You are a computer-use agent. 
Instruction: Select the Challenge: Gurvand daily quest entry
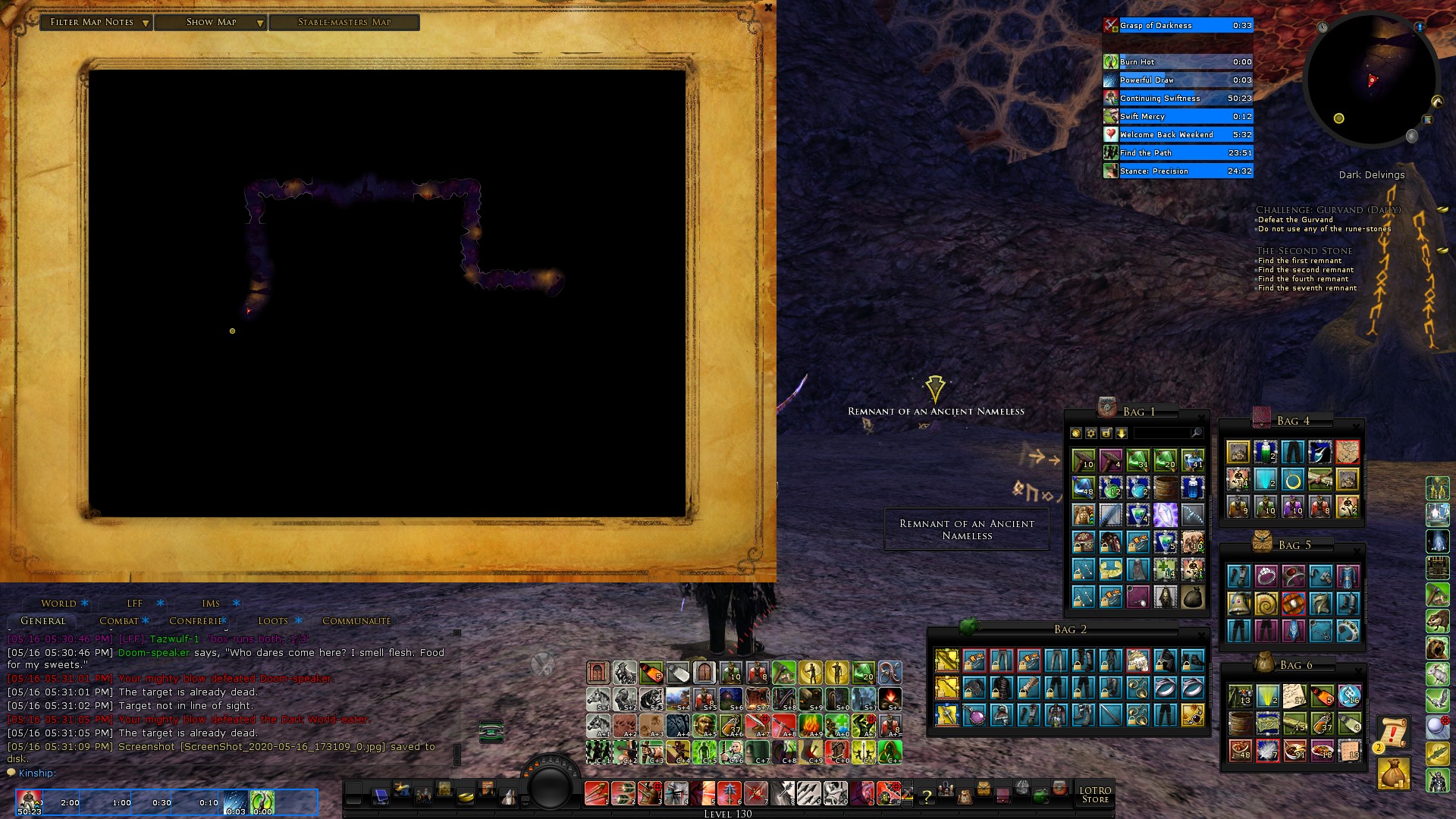coord(1328,210)
